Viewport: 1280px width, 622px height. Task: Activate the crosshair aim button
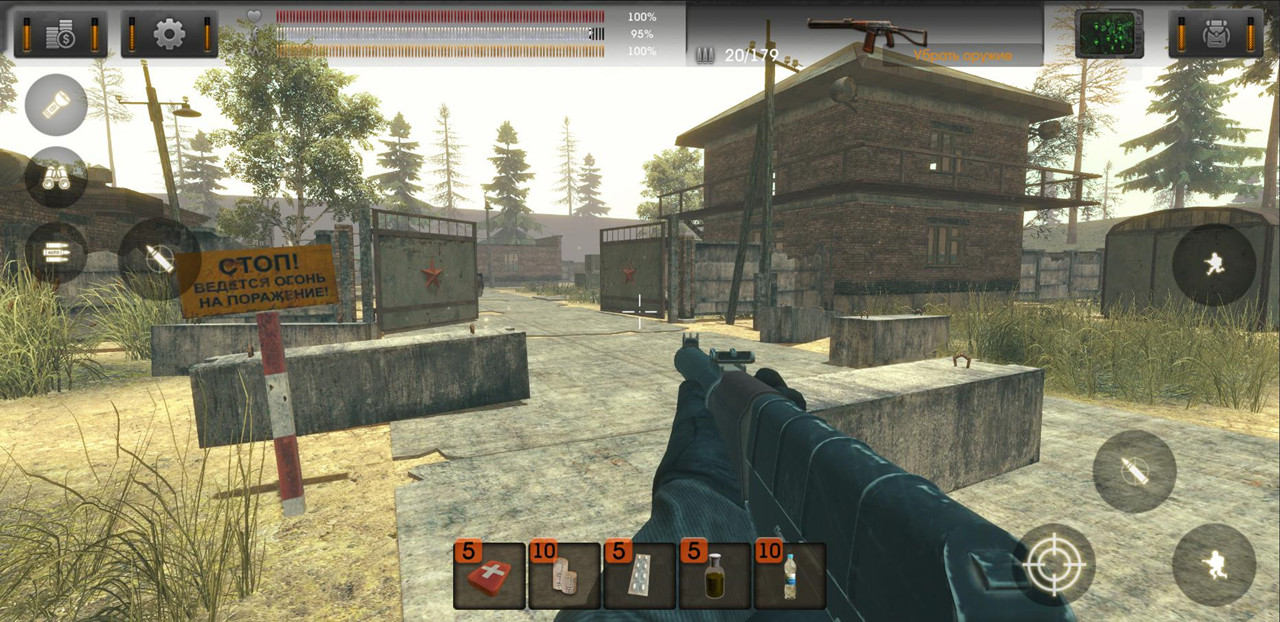click(1054, 565)
